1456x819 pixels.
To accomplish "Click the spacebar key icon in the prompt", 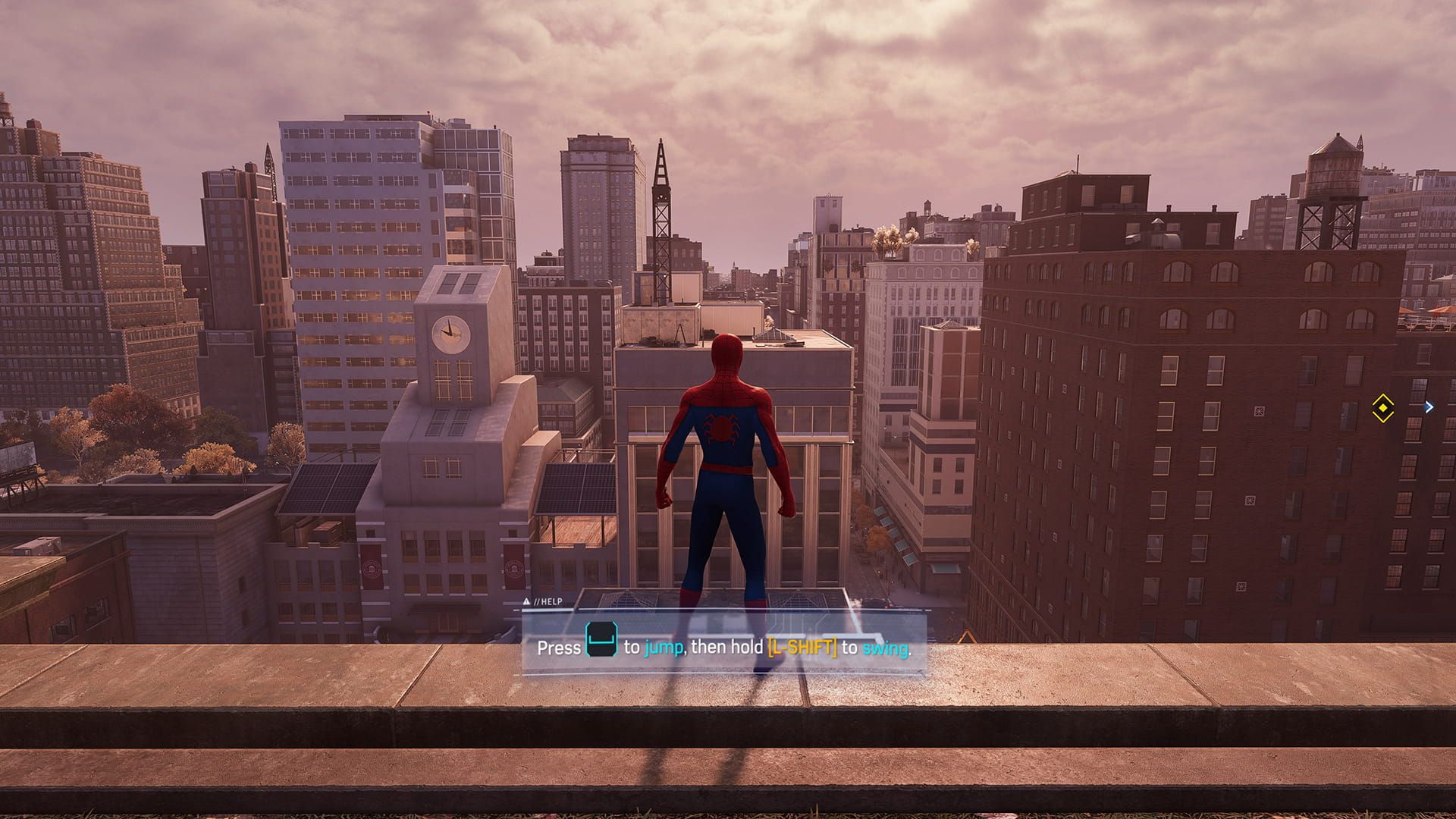I will pos(601,641).
